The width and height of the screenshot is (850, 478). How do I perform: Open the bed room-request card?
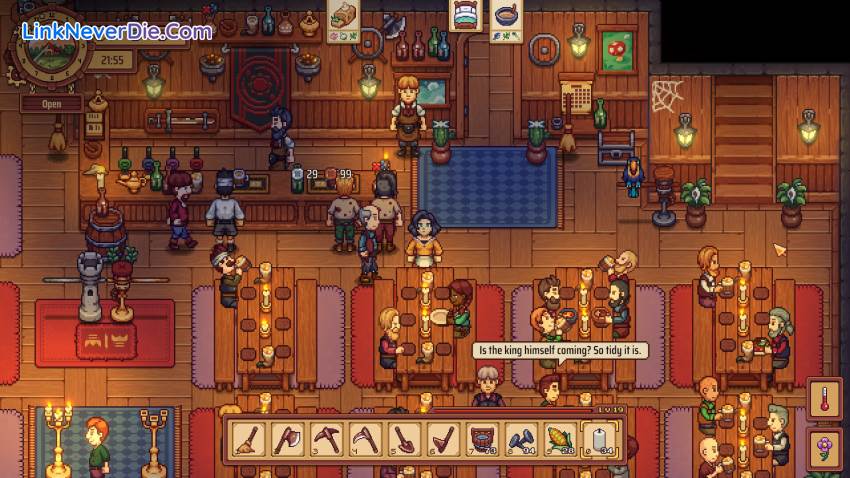click(466, 15)
